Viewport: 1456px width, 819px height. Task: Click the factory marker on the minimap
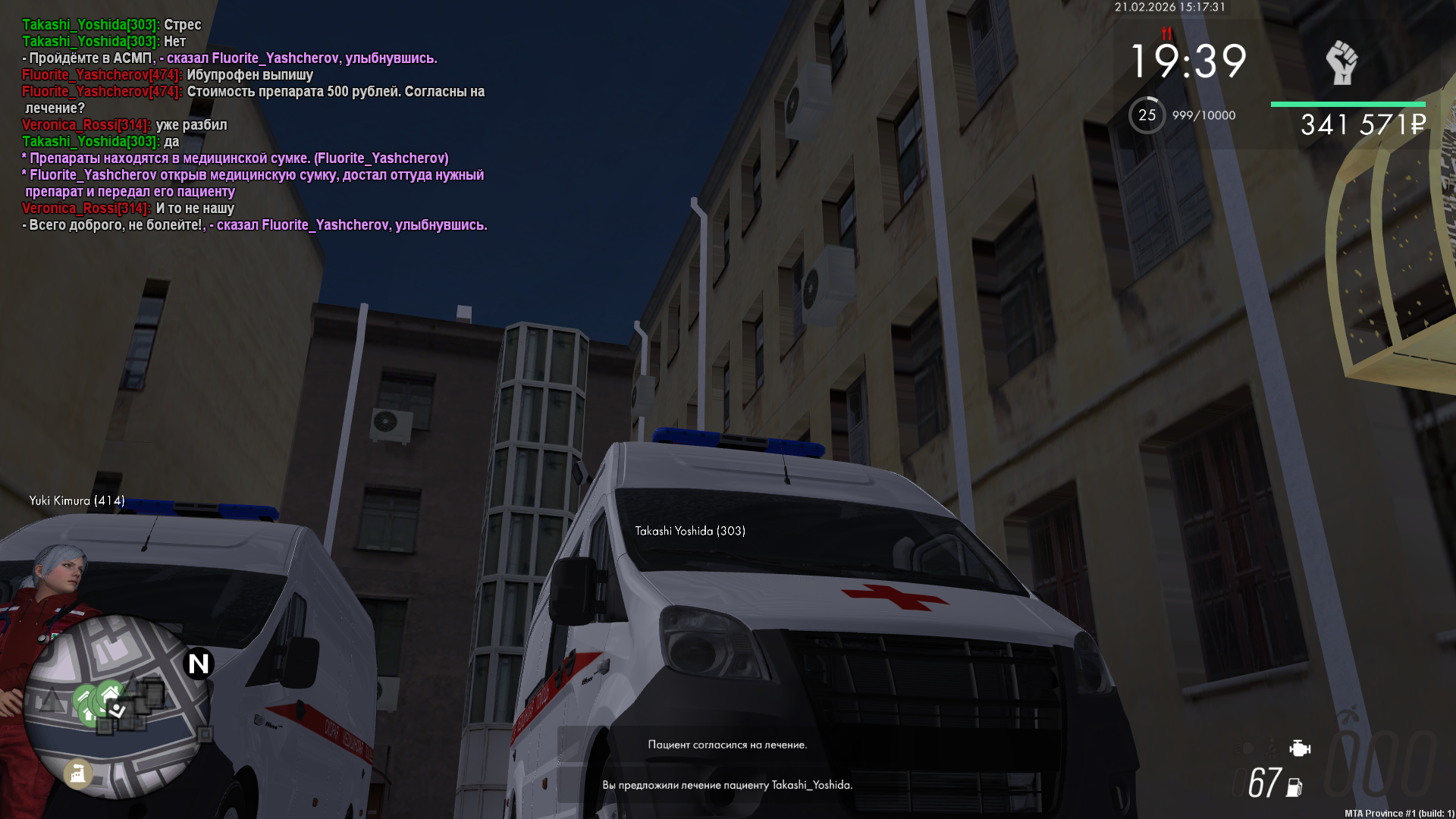pyautogui.click(x=77, y=773)
